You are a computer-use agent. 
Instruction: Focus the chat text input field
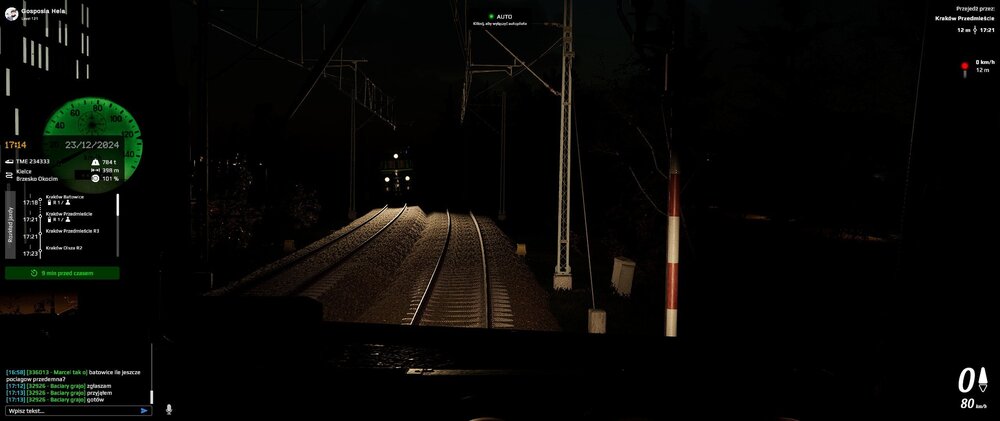pyautogui.click(x=70, y=410)
